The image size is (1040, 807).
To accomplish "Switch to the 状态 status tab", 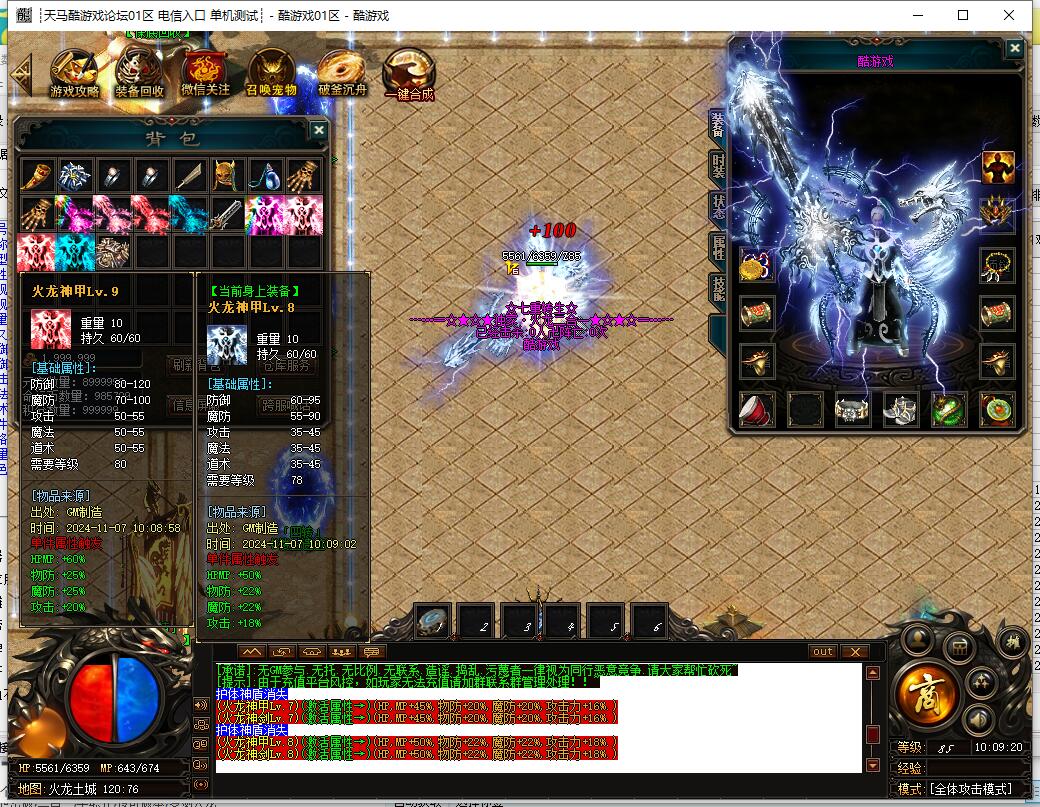I will coord(718,208).
